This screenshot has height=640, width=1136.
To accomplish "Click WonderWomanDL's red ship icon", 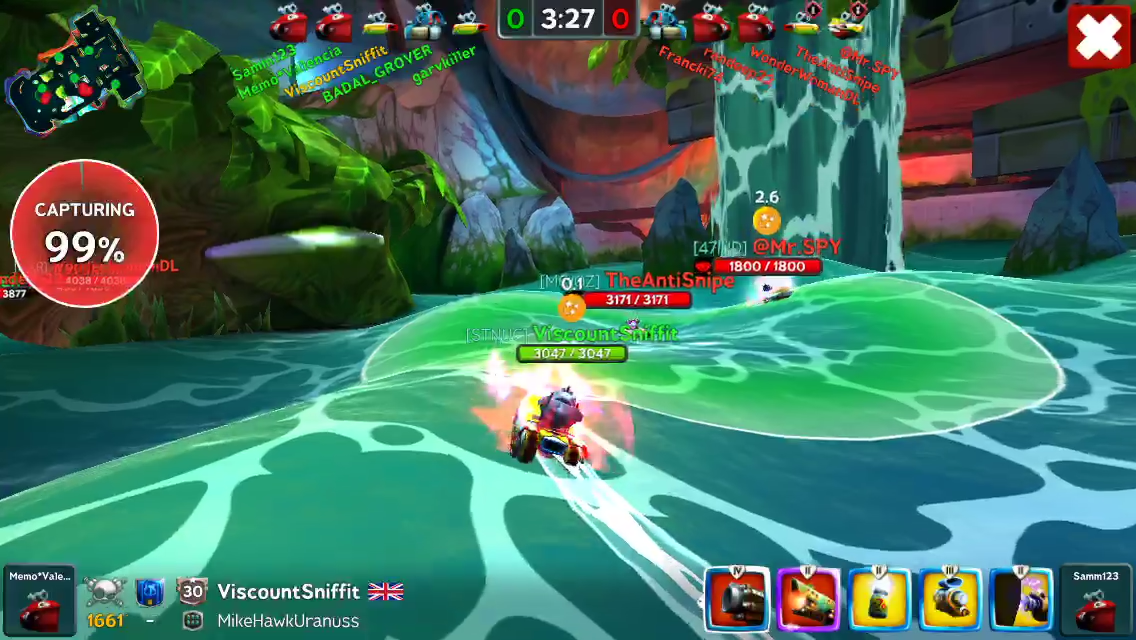I will click(x=756, y=21).
